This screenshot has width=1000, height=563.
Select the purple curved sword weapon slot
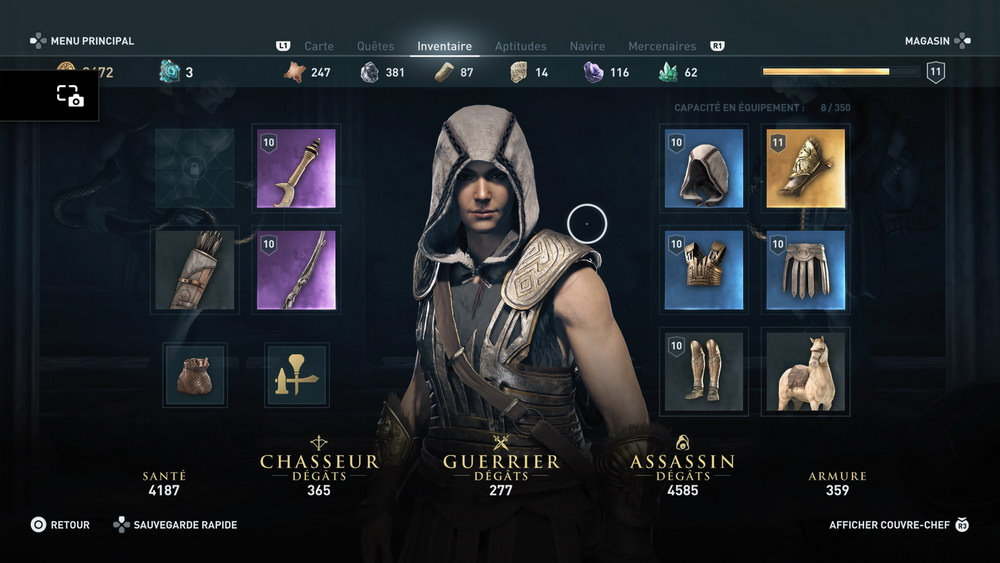click(296, 168)
